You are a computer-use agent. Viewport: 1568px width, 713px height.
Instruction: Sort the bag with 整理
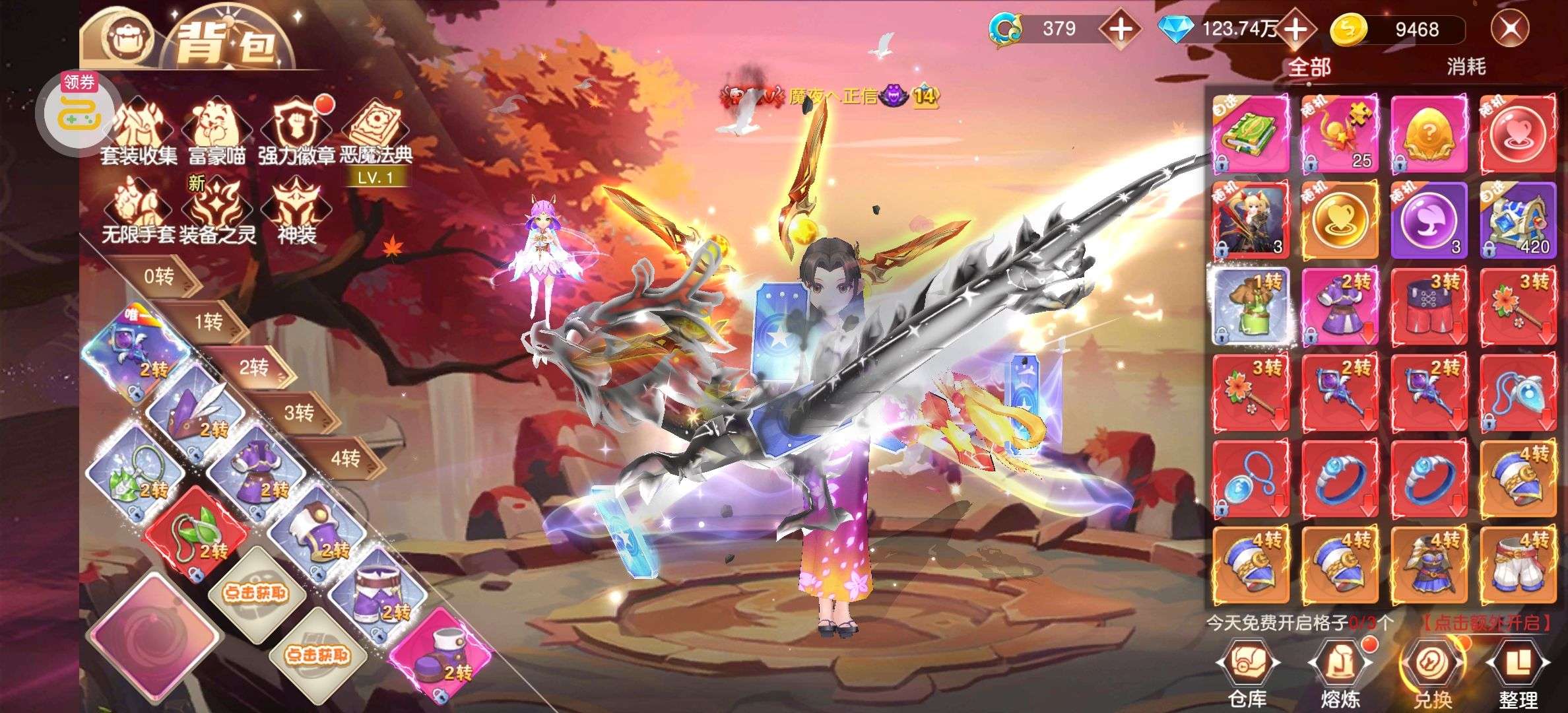pos(1518,673)
